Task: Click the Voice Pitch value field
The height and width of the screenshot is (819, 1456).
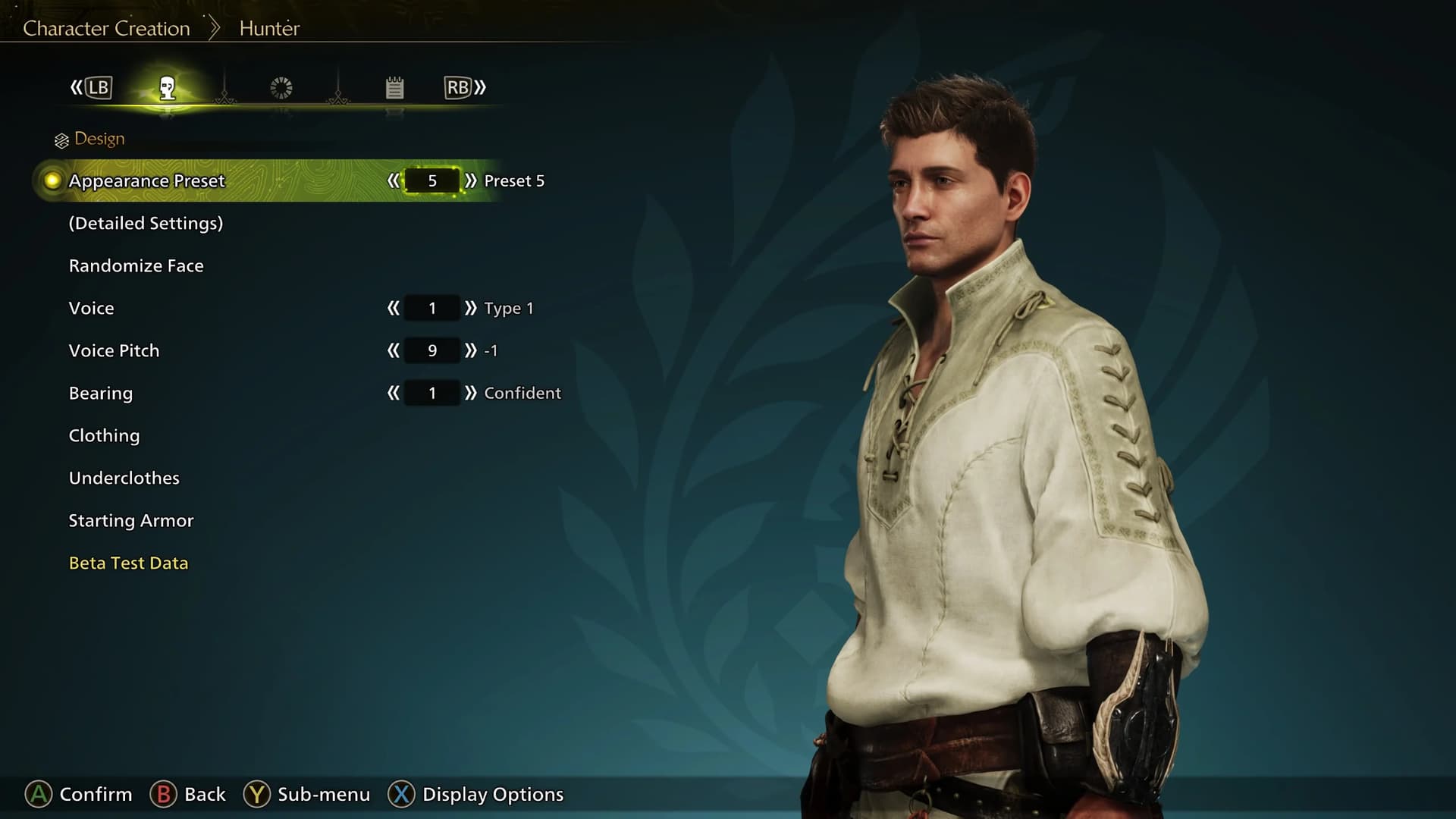Action: coord(431,350)
